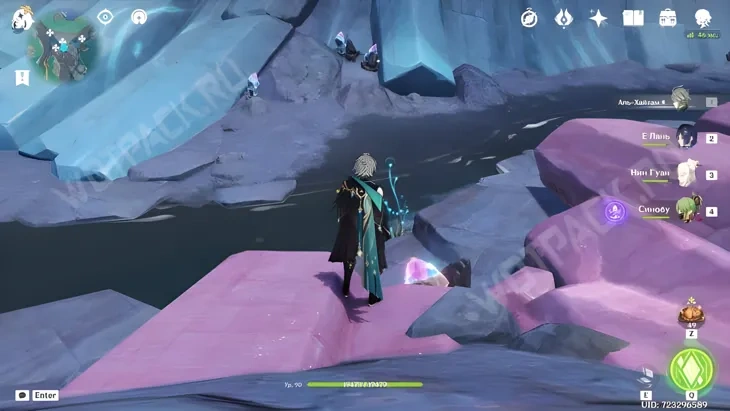Viewport: 730px width, 411px height.
Task: Open the Adventurer Handbook book icon
Action: pyautogui.click(x=632, y=18)
